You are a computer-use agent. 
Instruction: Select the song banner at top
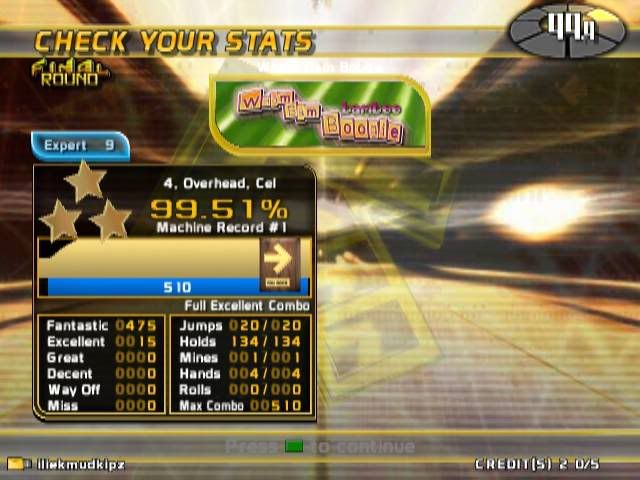pos(319,115)
